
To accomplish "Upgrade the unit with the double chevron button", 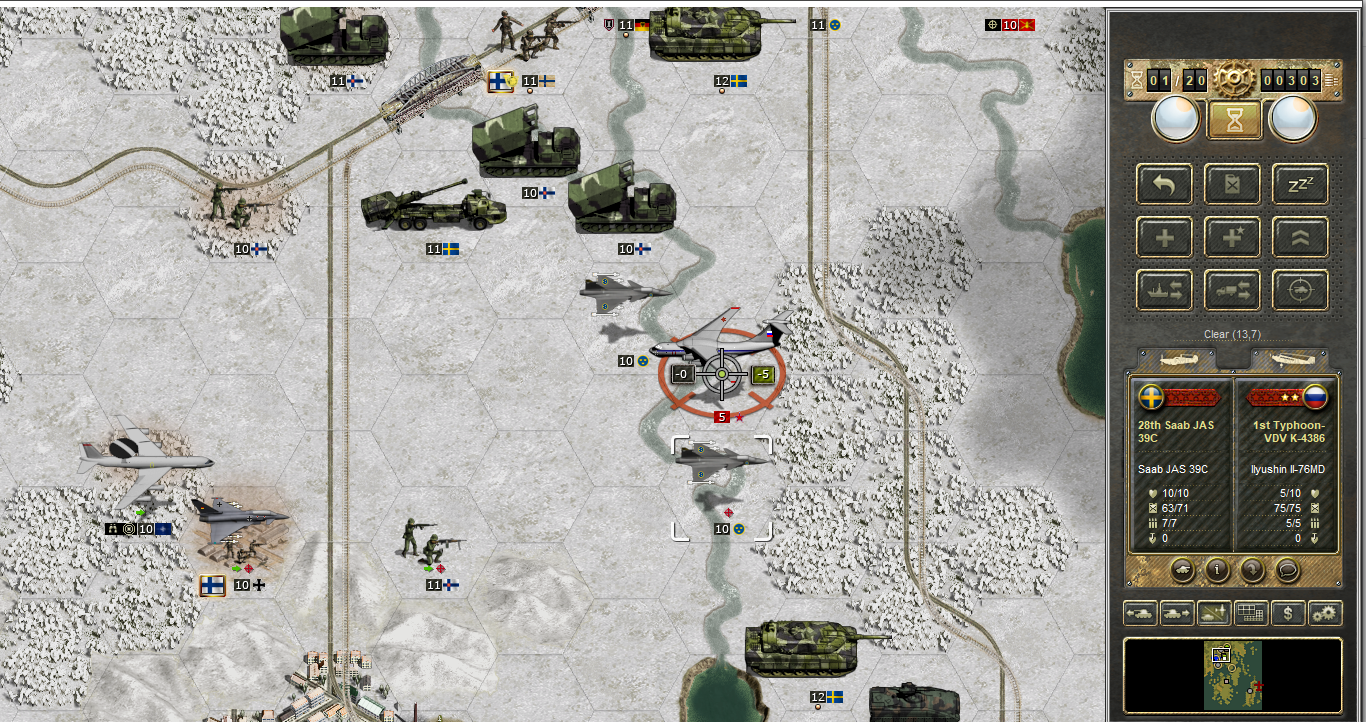I will click(x=1300, y=238).
